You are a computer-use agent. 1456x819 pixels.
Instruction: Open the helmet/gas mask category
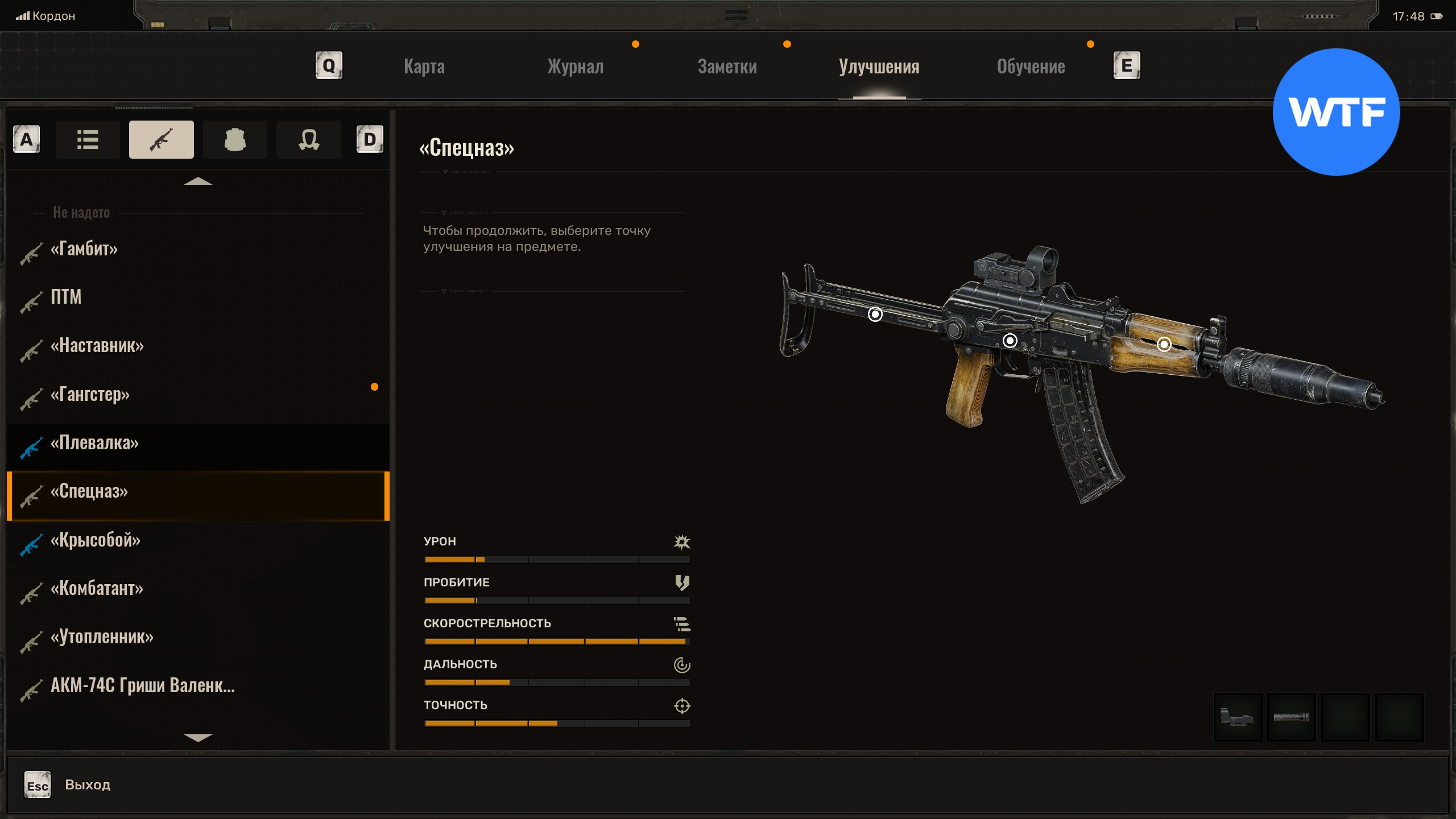[x=309, y=139]
